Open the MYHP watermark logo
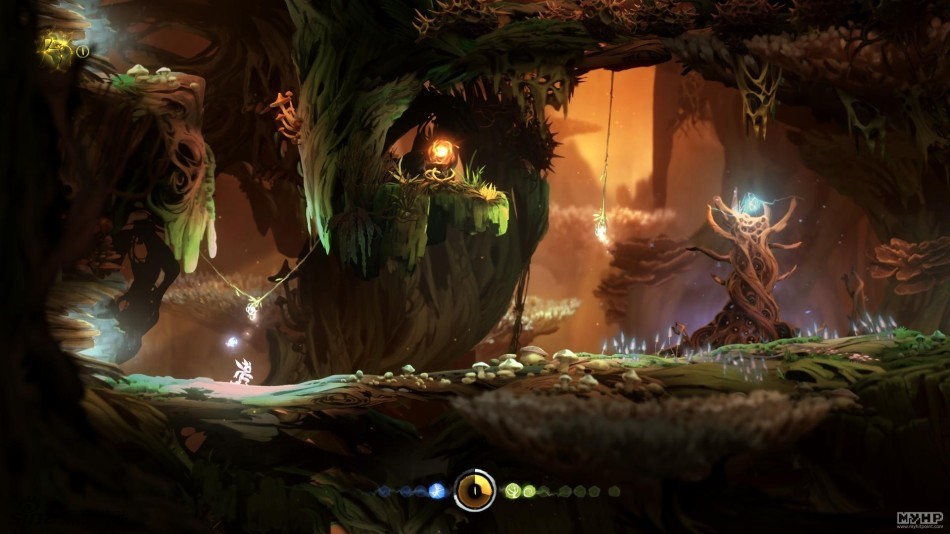 pyautogui.click(x=919, y=519)
